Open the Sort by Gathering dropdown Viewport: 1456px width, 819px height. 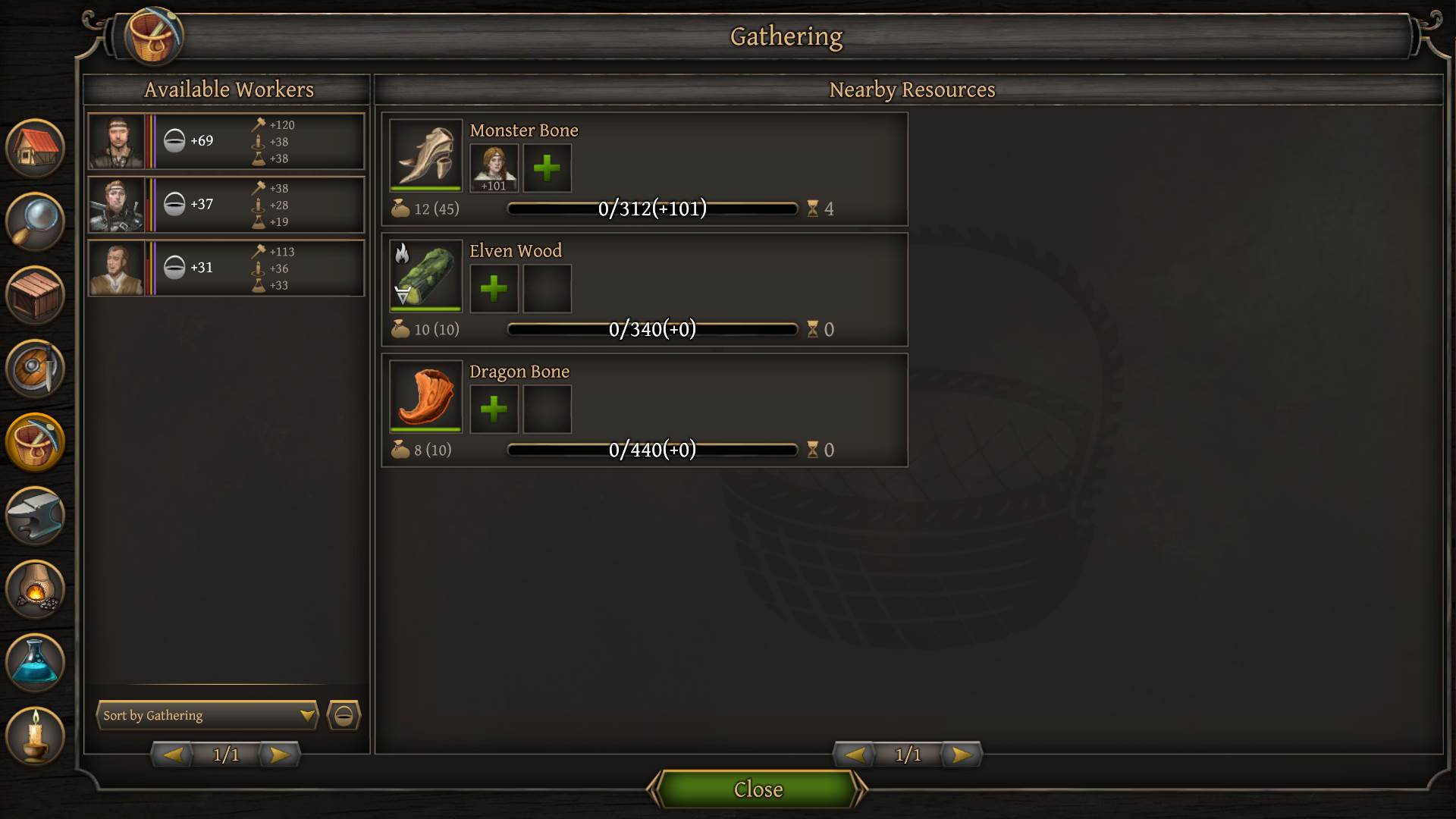pos(206,715)
